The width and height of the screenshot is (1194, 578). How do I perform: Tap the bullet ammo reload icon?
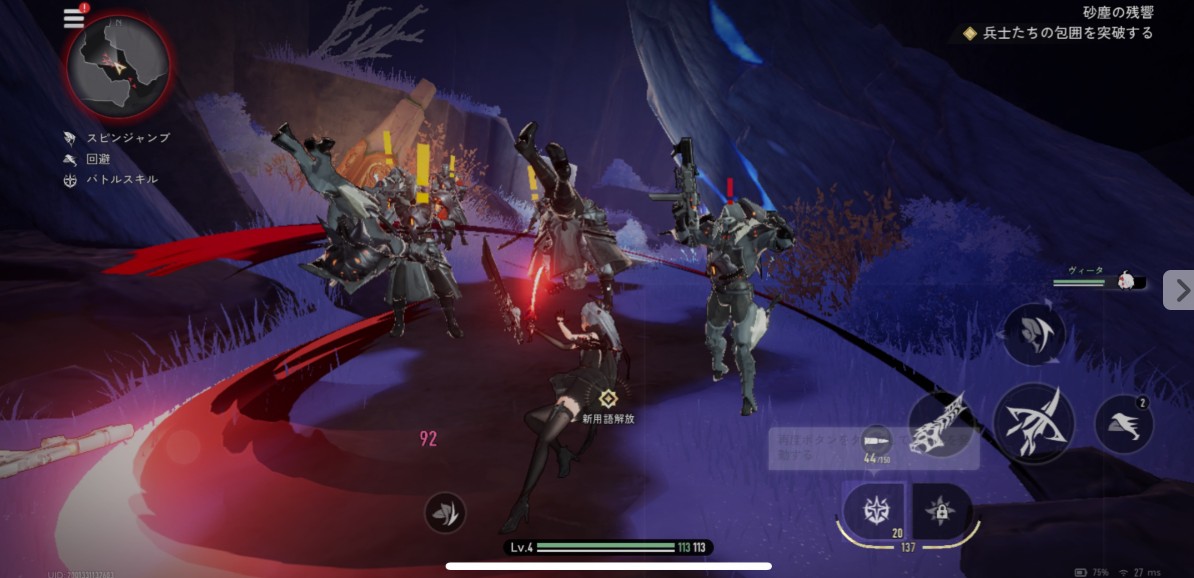tap(876, 441)
